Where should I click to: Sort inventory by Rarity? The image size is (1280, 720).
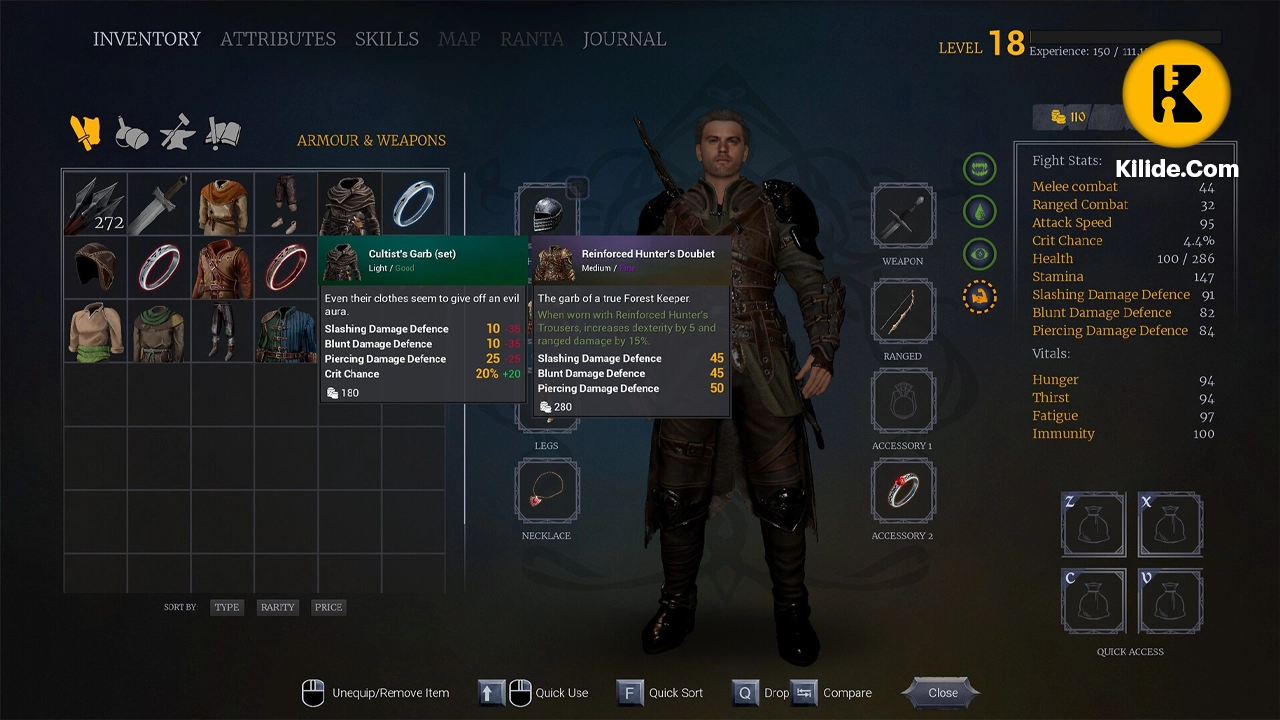click(277, 607)
